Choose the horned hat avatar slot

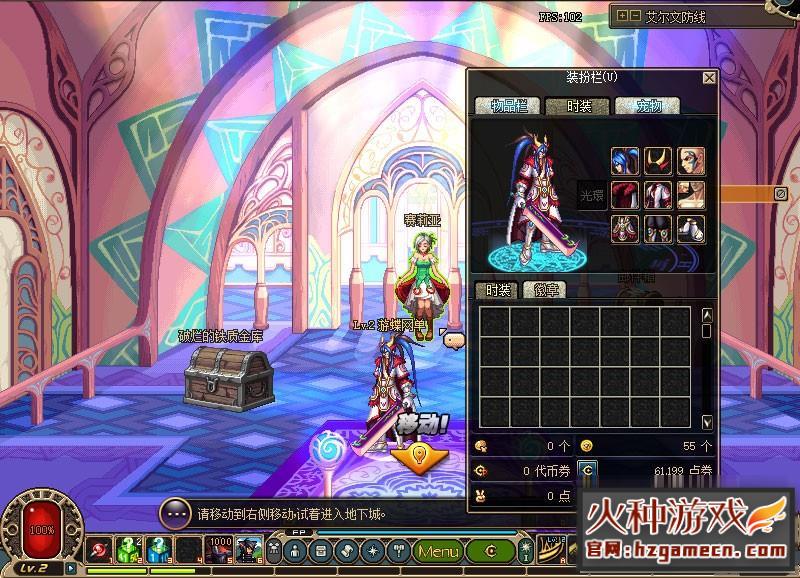click(658, 161)
